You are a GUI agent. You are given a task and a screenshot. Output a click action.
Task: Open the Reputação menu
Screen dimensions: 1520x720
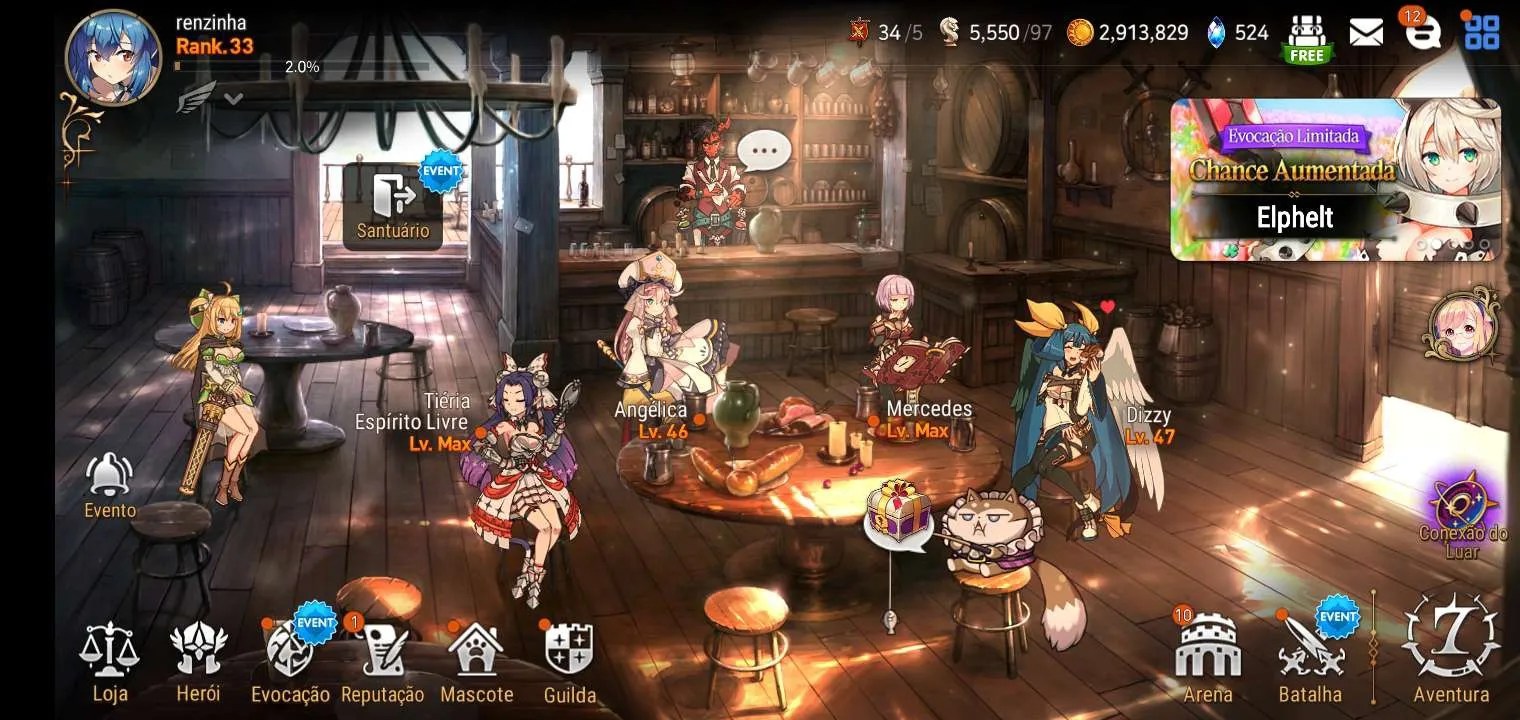(x=382, y=660)
